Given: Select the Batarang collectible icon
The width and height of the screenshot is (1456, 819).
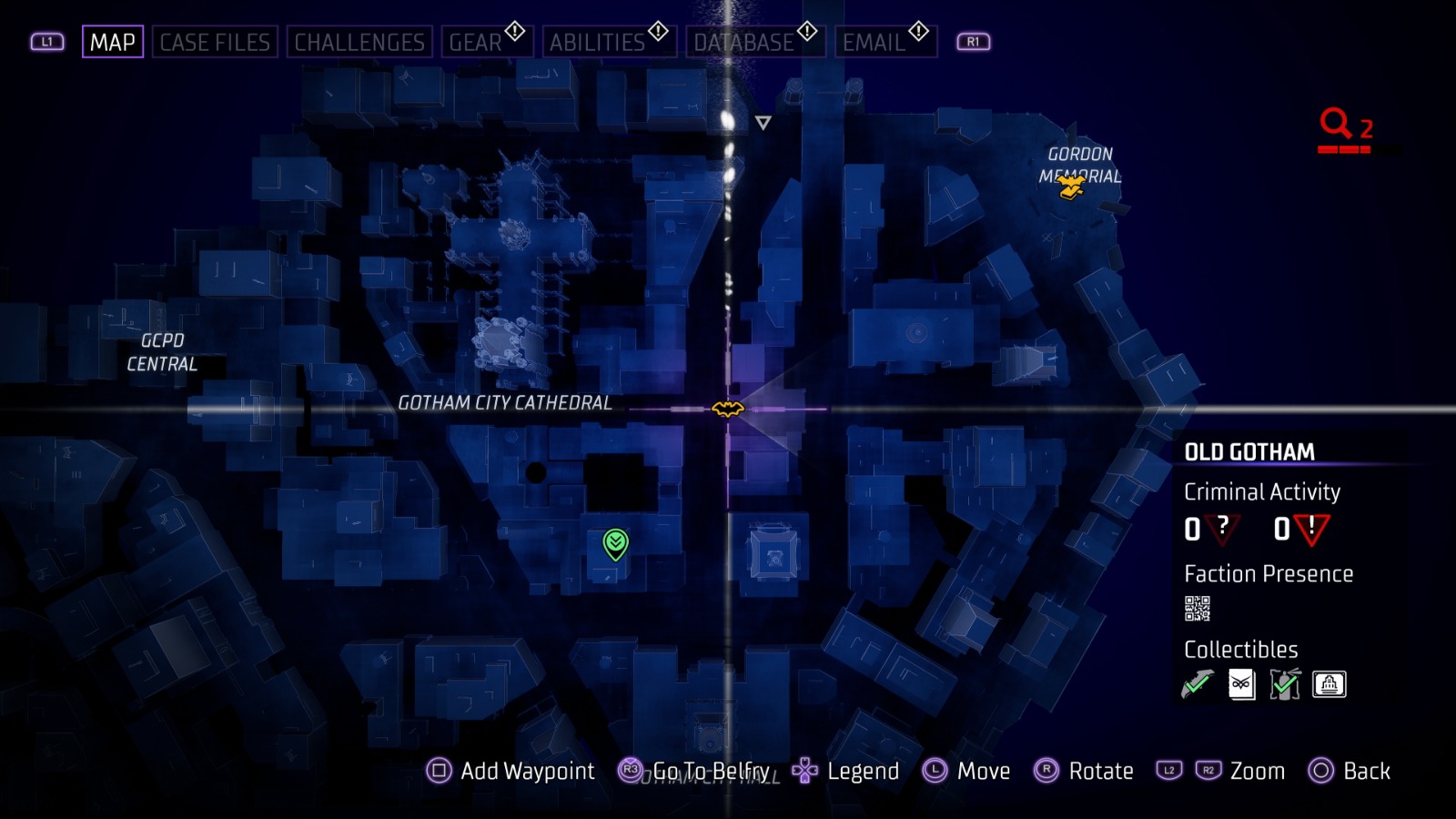Looking at the screenshot, I should 1197,684.
